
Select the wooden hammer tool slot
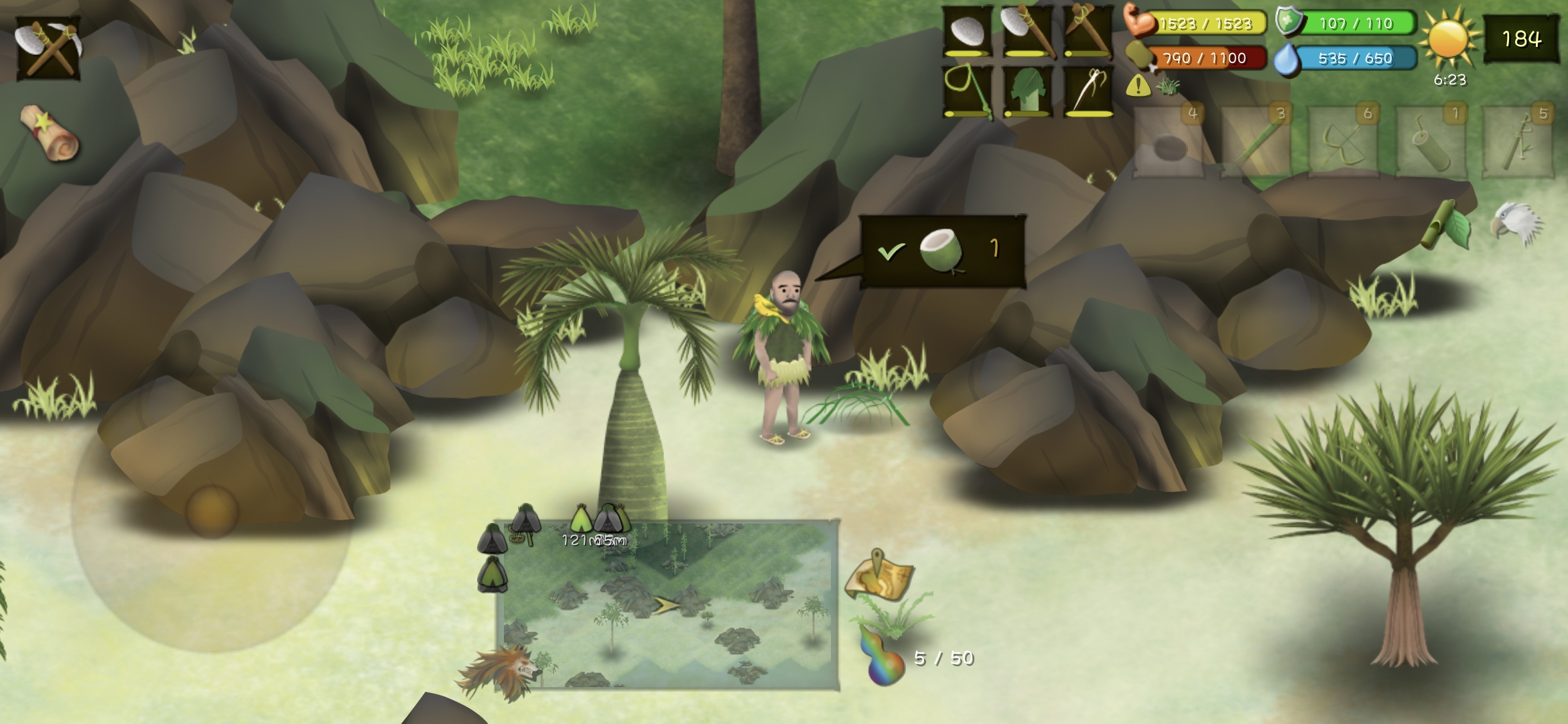[x=1086, y=32]
